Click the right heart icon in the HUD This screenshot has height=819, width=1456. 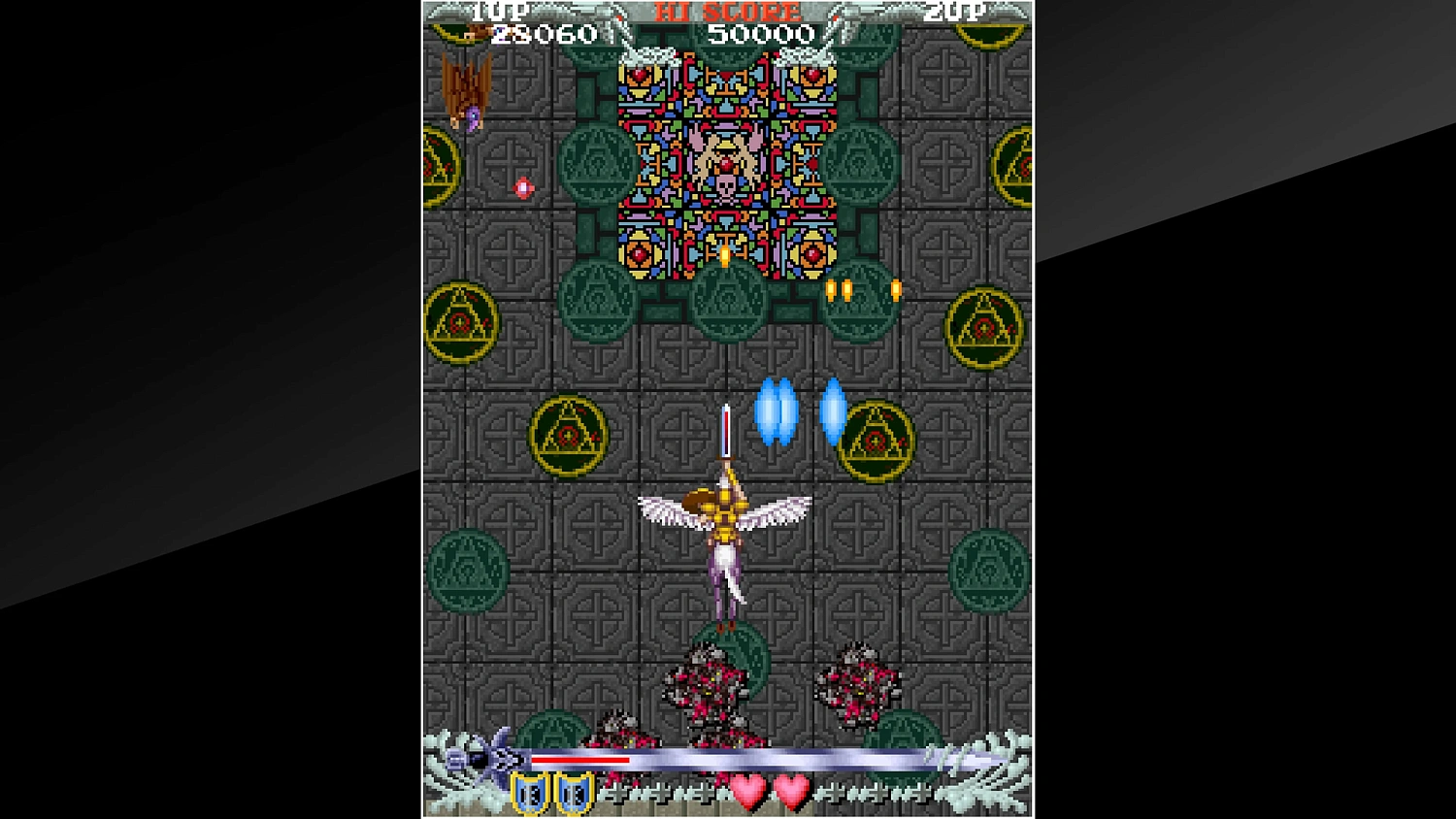click(793, 791)
